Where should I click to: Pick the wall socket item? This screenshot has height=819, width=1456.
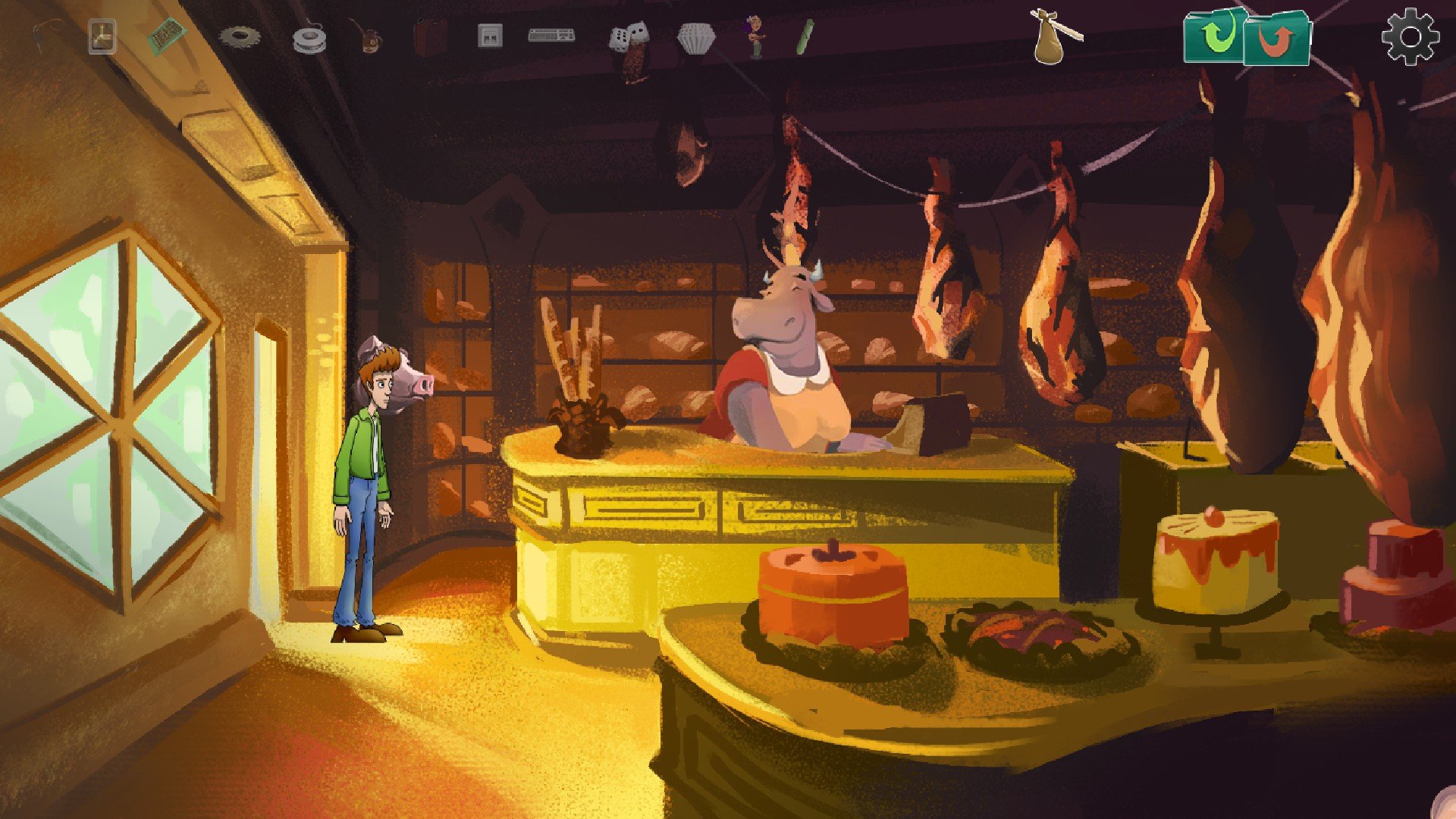(490, 36)
